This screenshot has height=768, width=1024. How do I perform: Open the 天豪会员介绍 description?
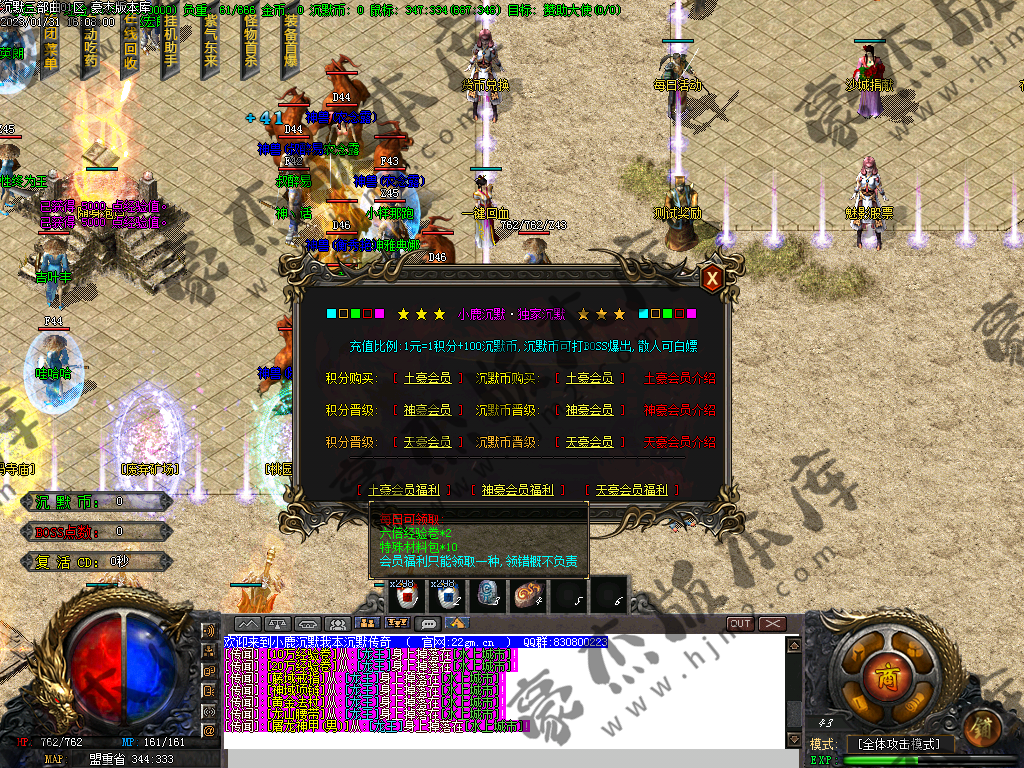[680, 442]
